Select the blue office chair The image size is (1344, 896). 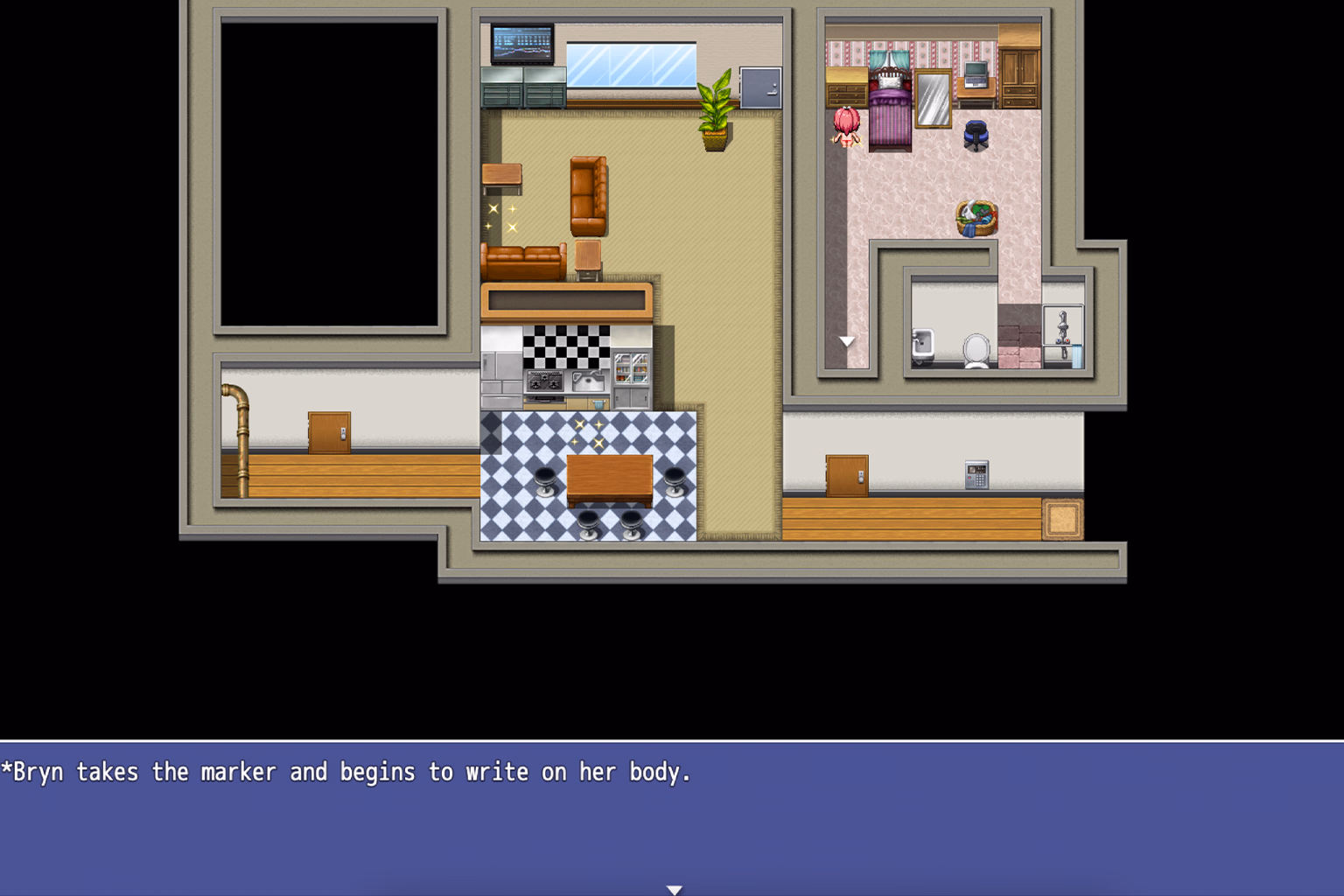(x=977, y=134)
